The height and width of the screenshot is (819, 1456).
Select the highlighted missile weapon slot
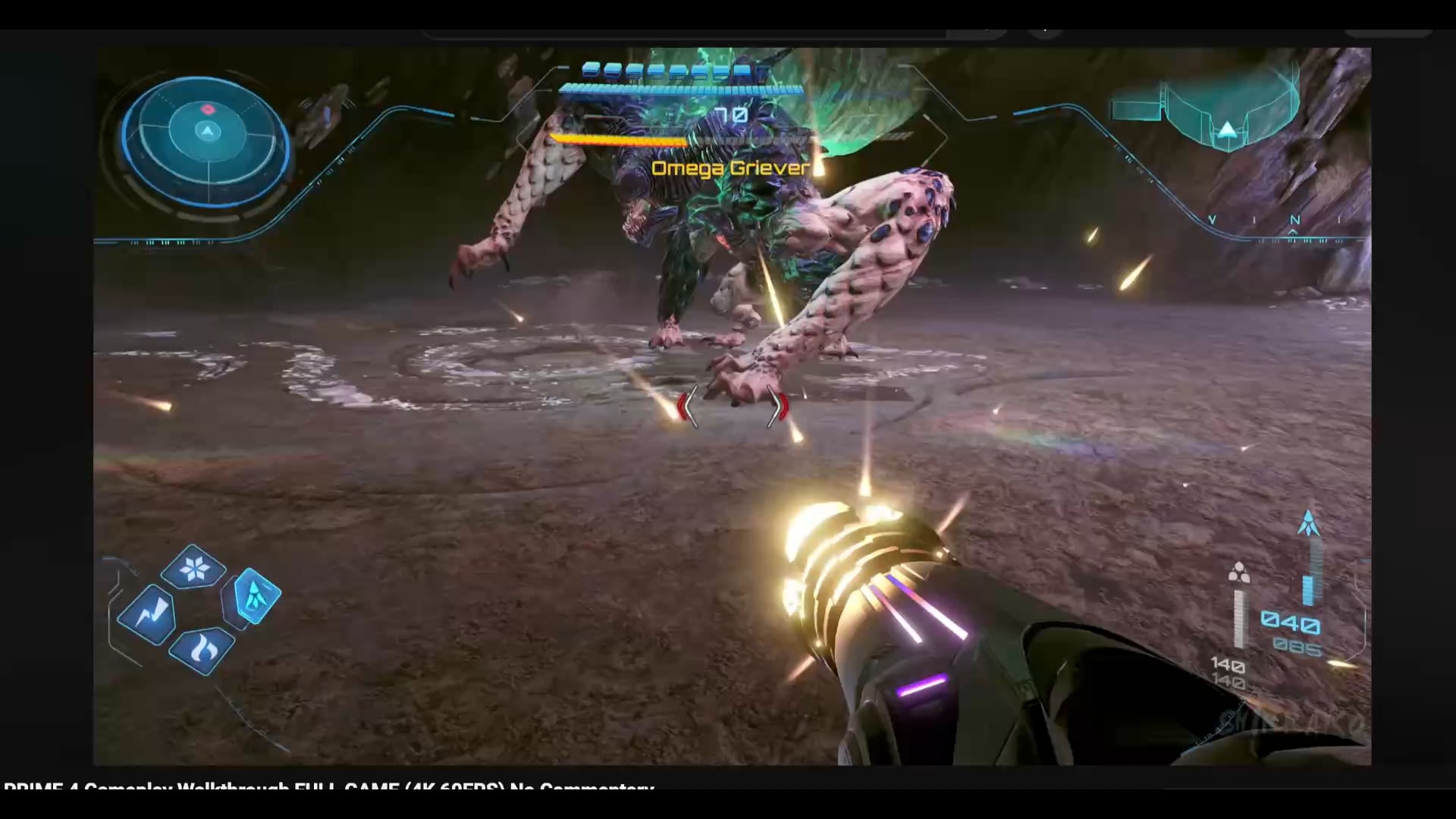coord(256,597)
